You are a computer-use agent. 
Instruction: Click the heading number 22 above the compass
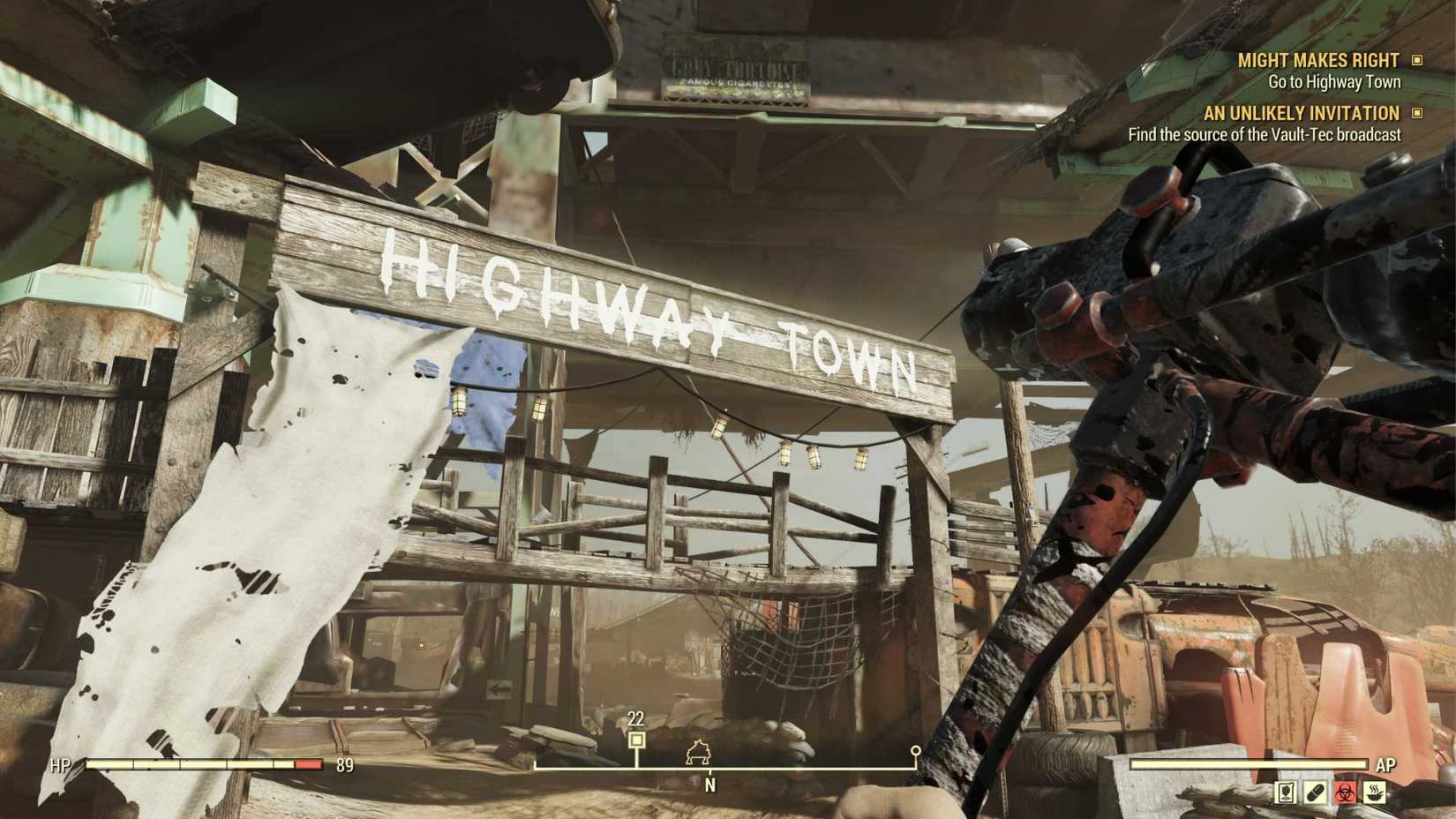[637, 719]
